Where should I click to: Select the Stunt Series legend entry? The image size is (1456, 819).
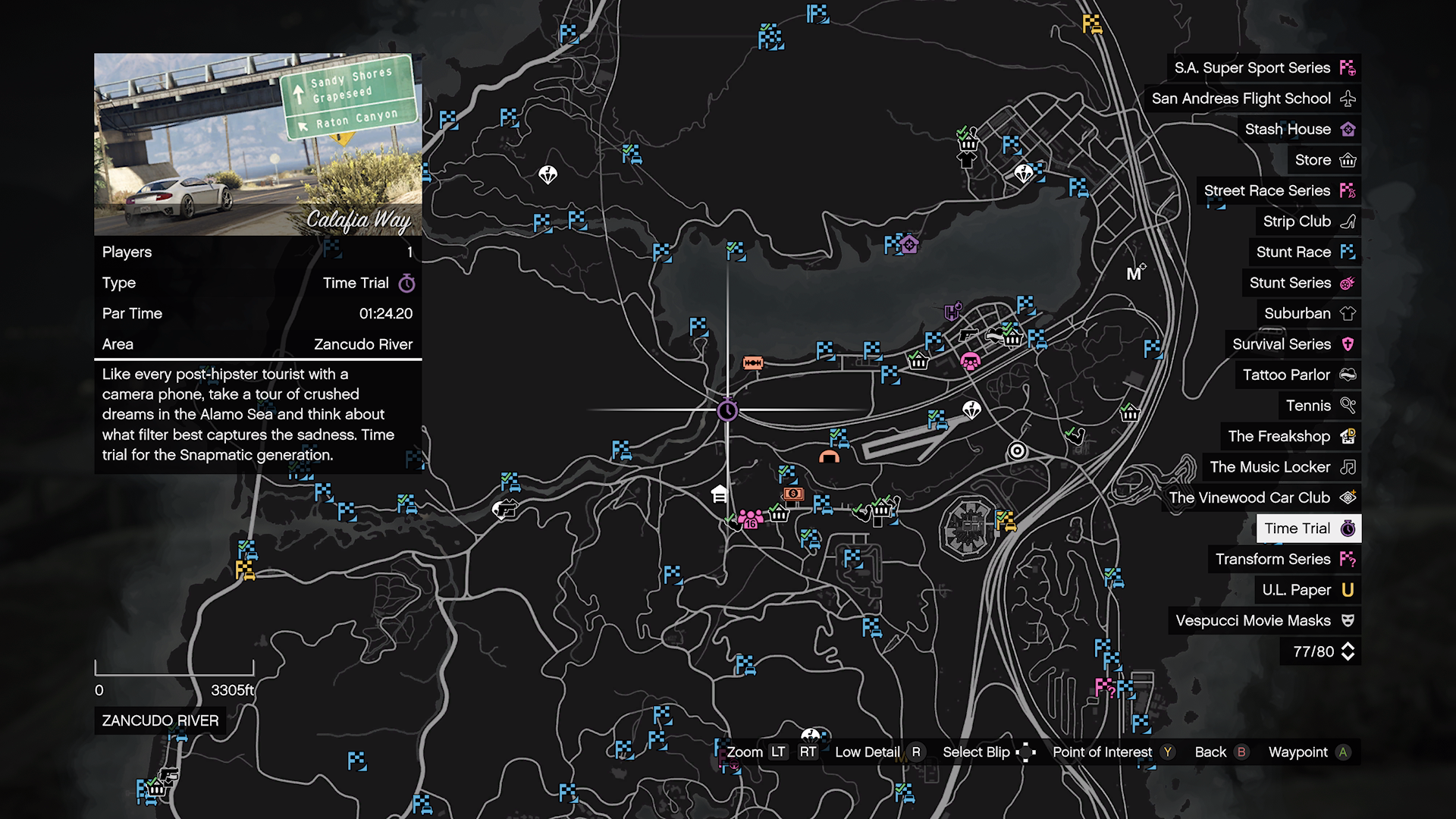(x=1301, y=283)
